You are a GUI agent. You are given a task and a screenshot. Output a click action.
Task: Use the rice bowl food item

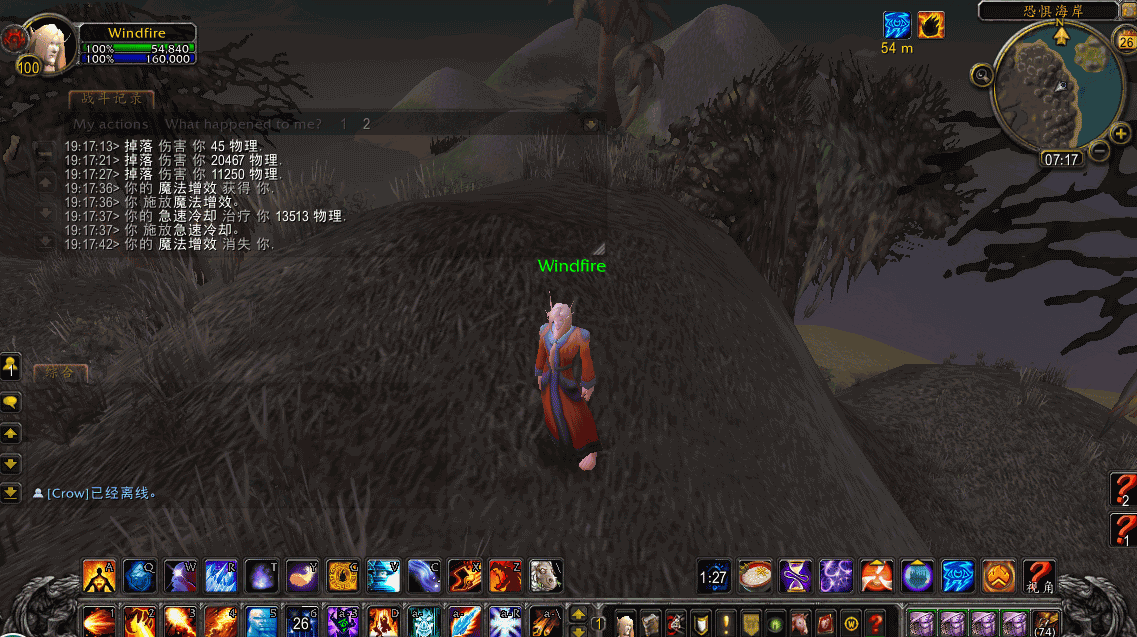pyautogui.click(x=755, y=576)
